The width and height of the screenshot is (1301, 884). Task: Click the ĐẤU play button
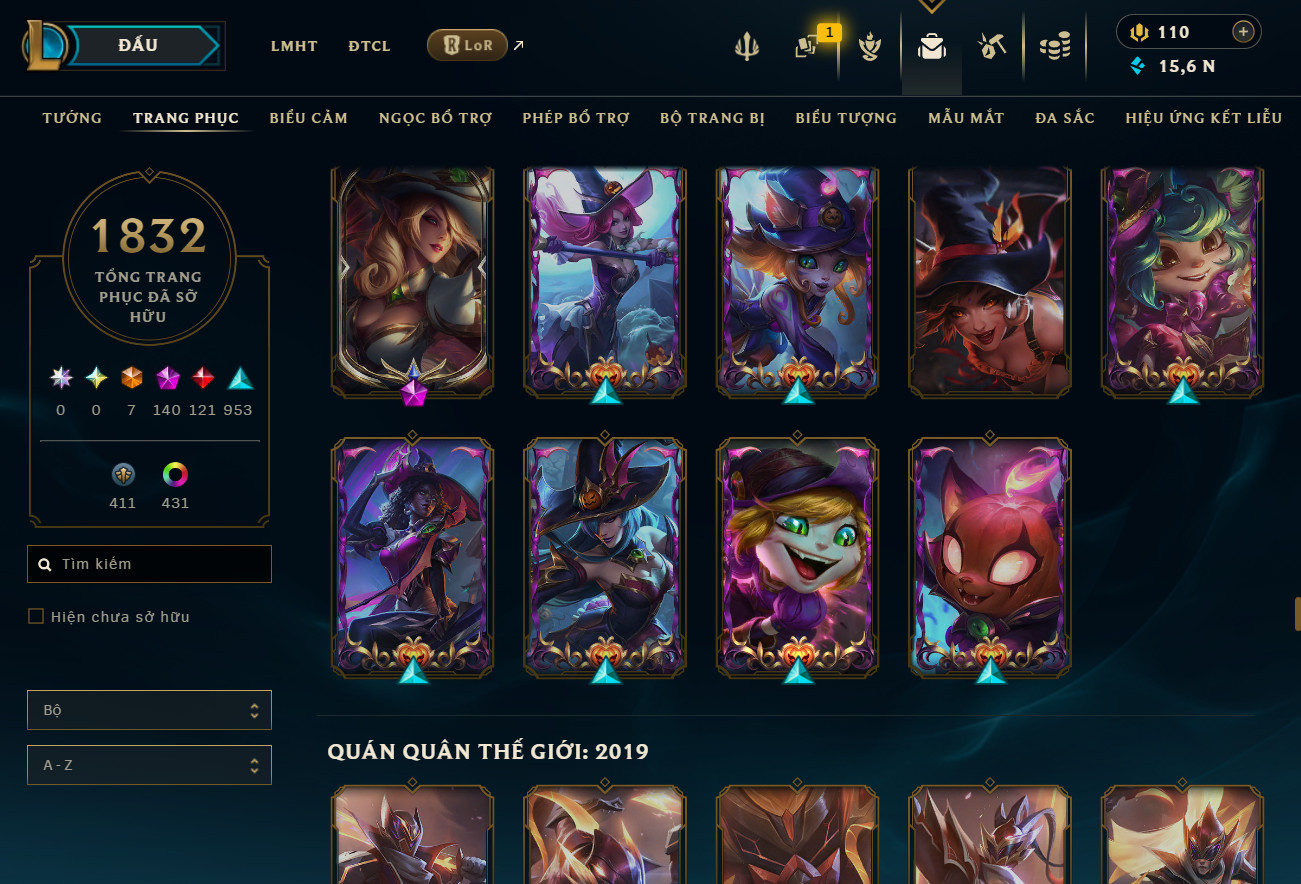point(136,45)
